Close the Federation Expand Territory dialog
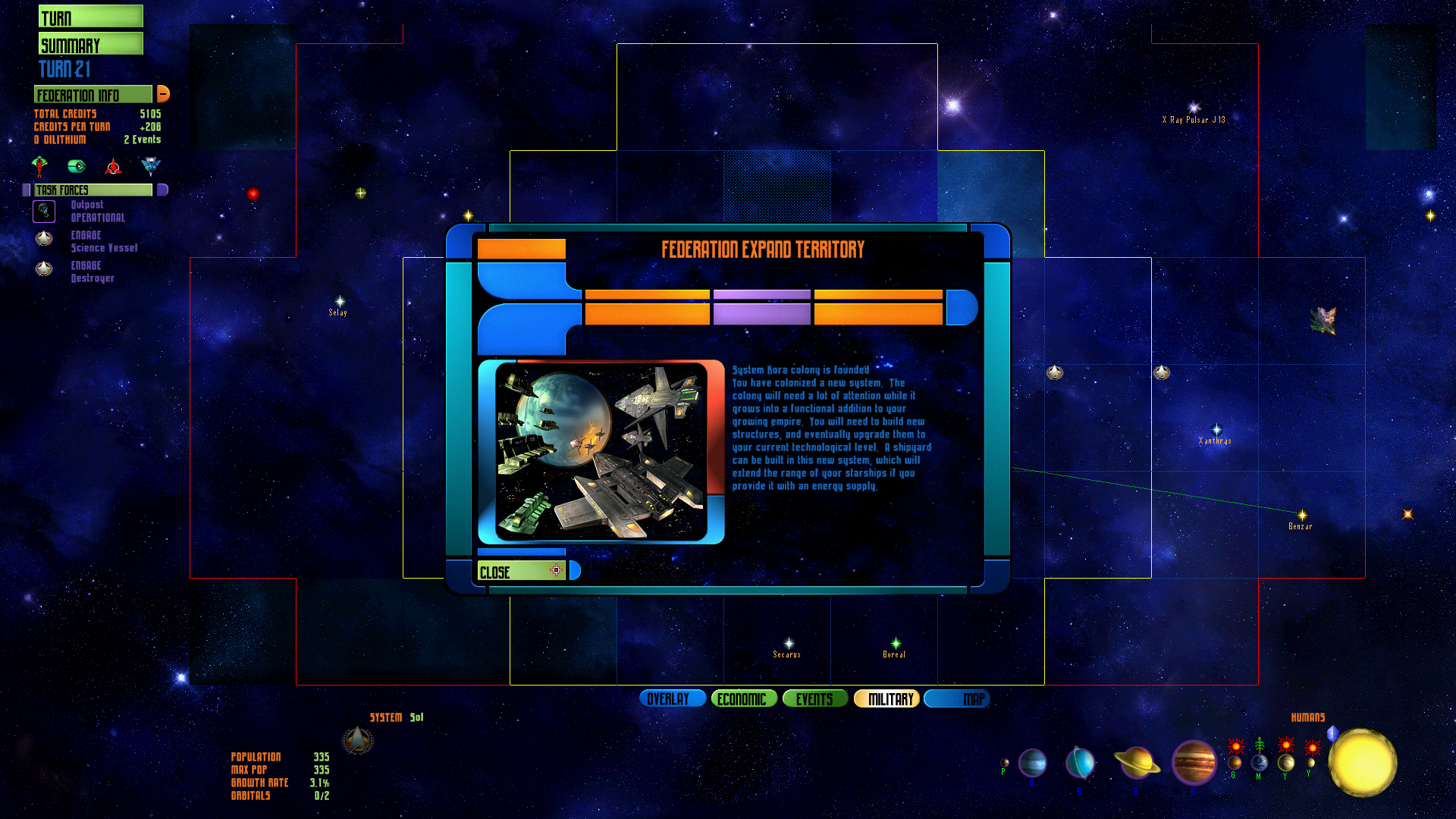Viewport: 1456px width, 819px height. [522, 570]
